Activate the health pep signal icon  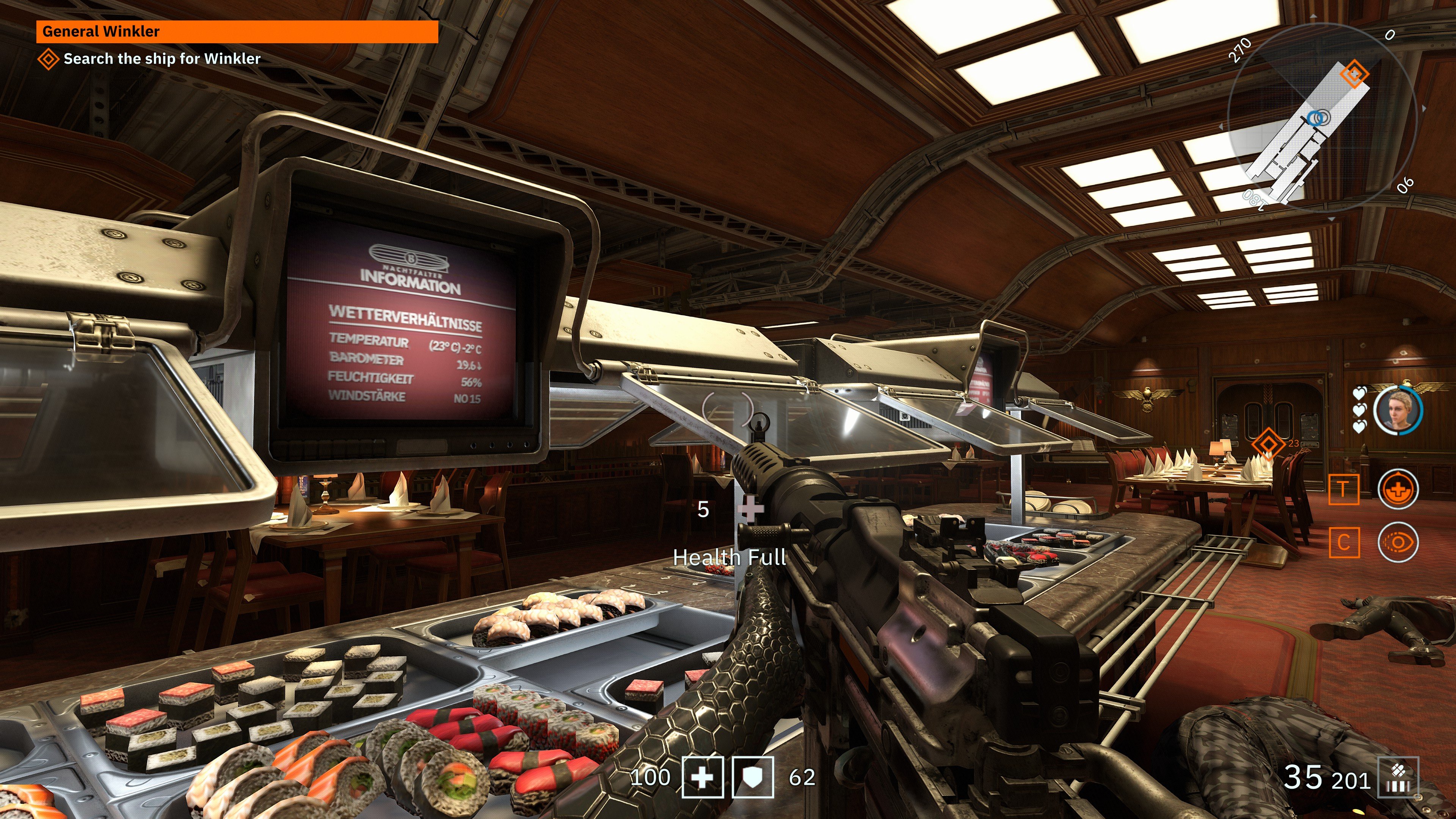(1398, 489)
